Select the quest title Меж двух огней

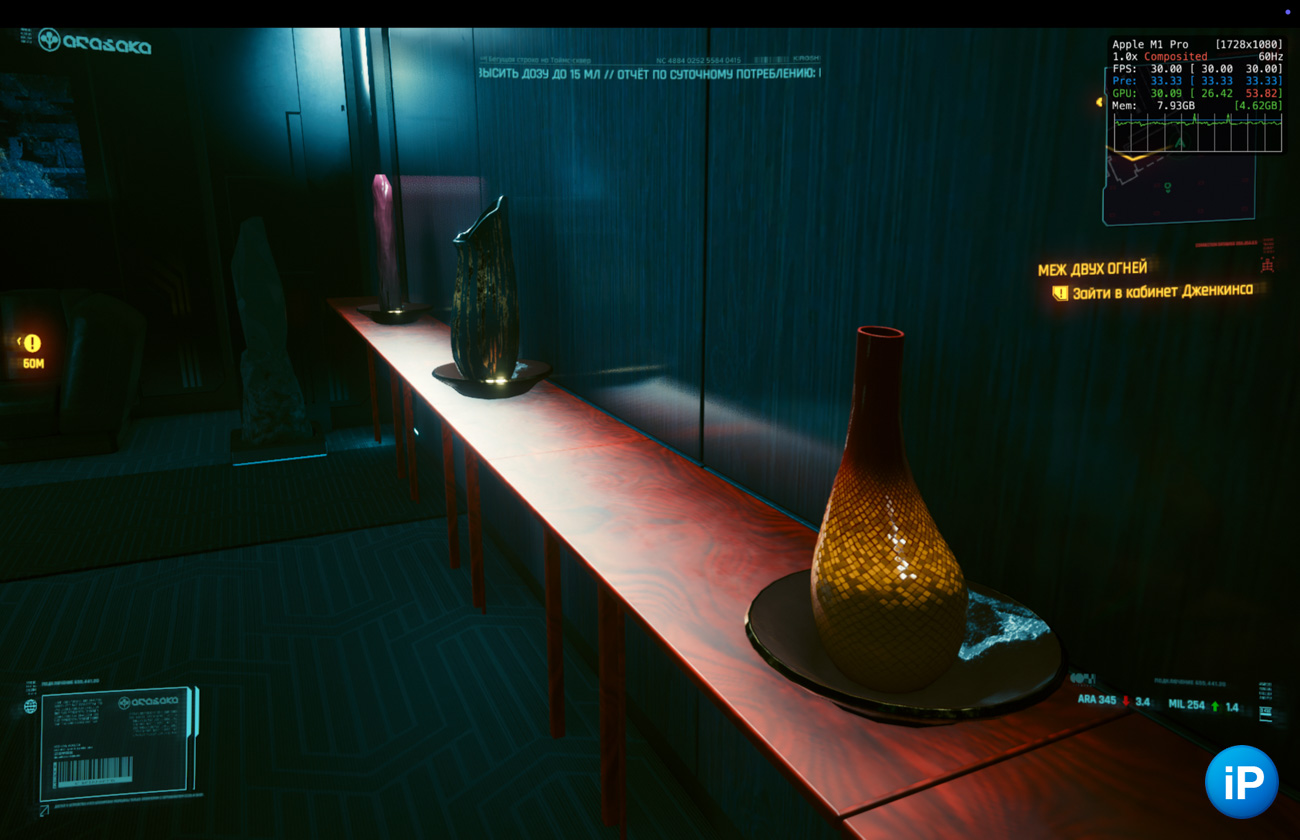[x=1092, y=269]
